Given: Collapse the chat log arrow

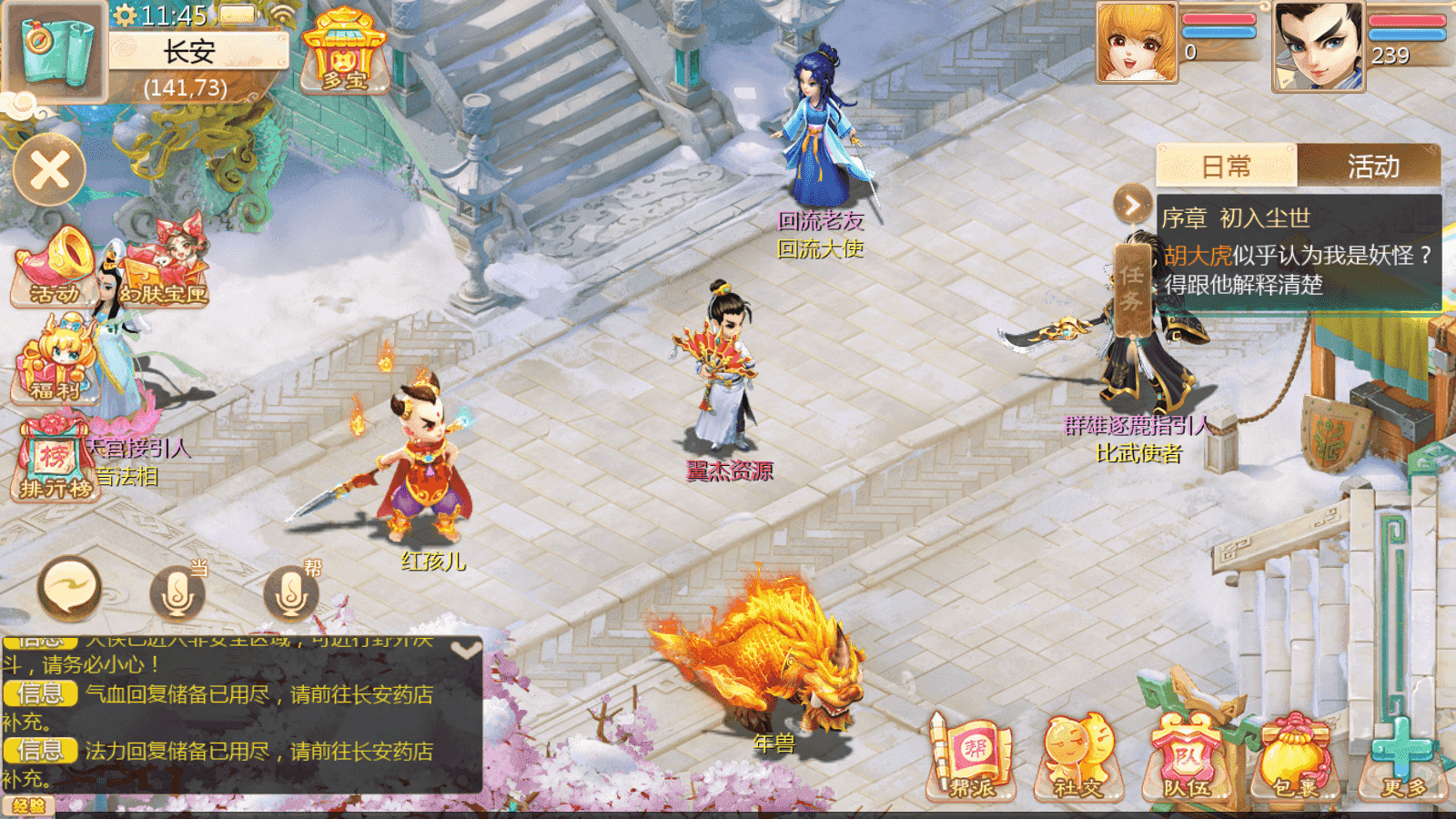Looking at the screenshot, I should pyautogui.click(x=466, y=650).
